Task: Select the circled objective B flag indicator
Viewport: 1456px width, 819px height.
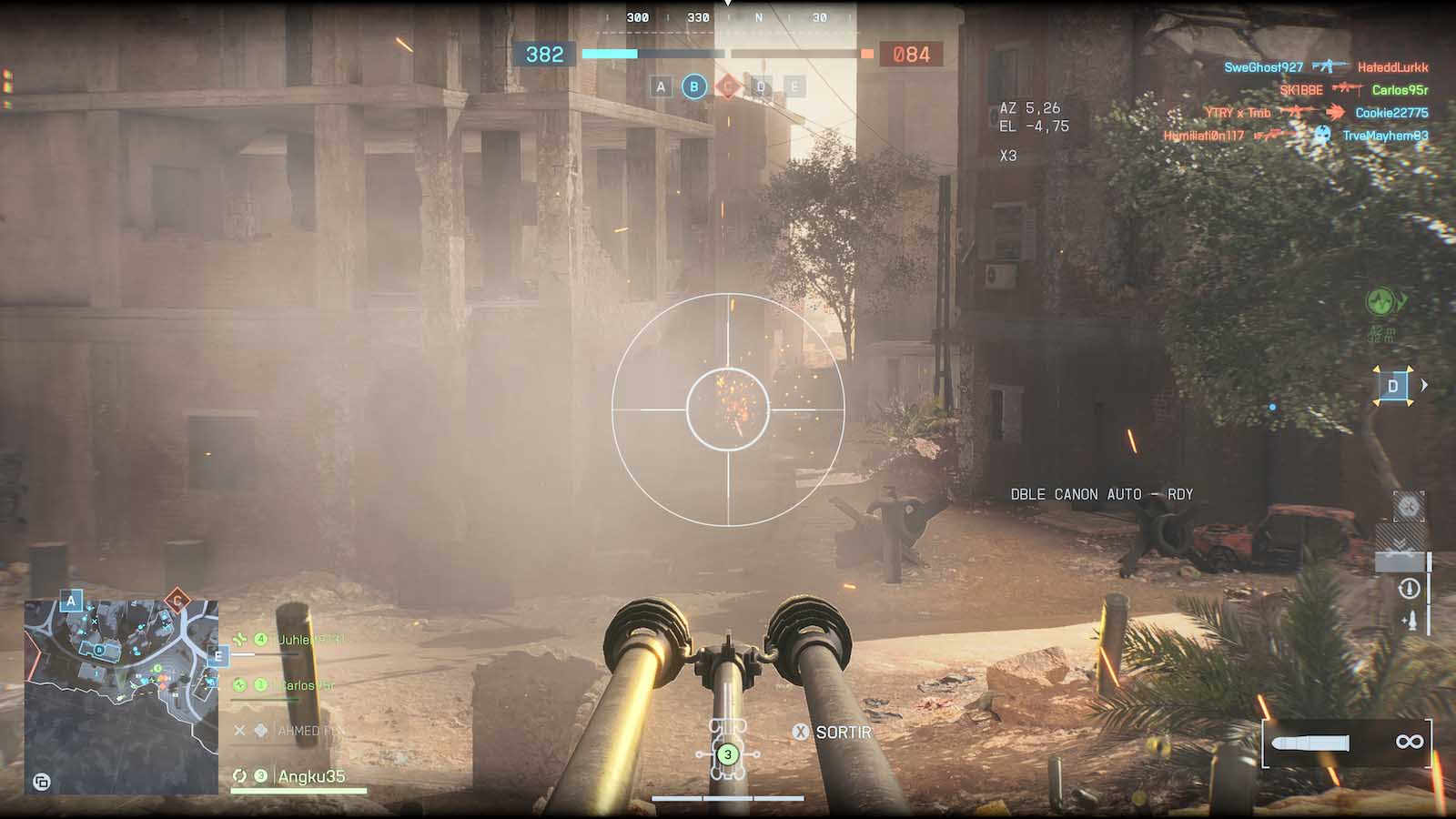Action: pyautogui.click(x=694, y=87)
